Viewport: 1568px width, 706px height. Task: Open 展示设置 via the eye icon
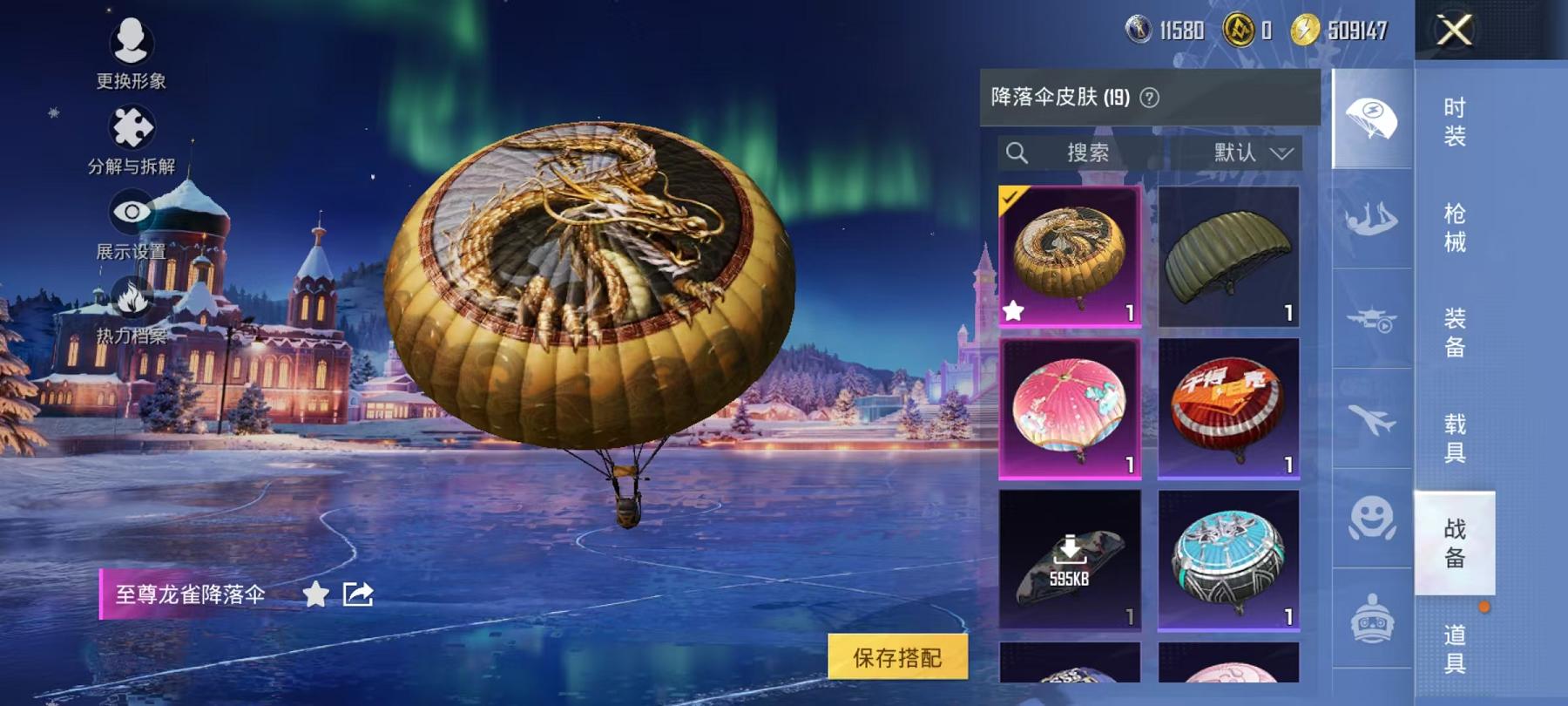point(131,209)
